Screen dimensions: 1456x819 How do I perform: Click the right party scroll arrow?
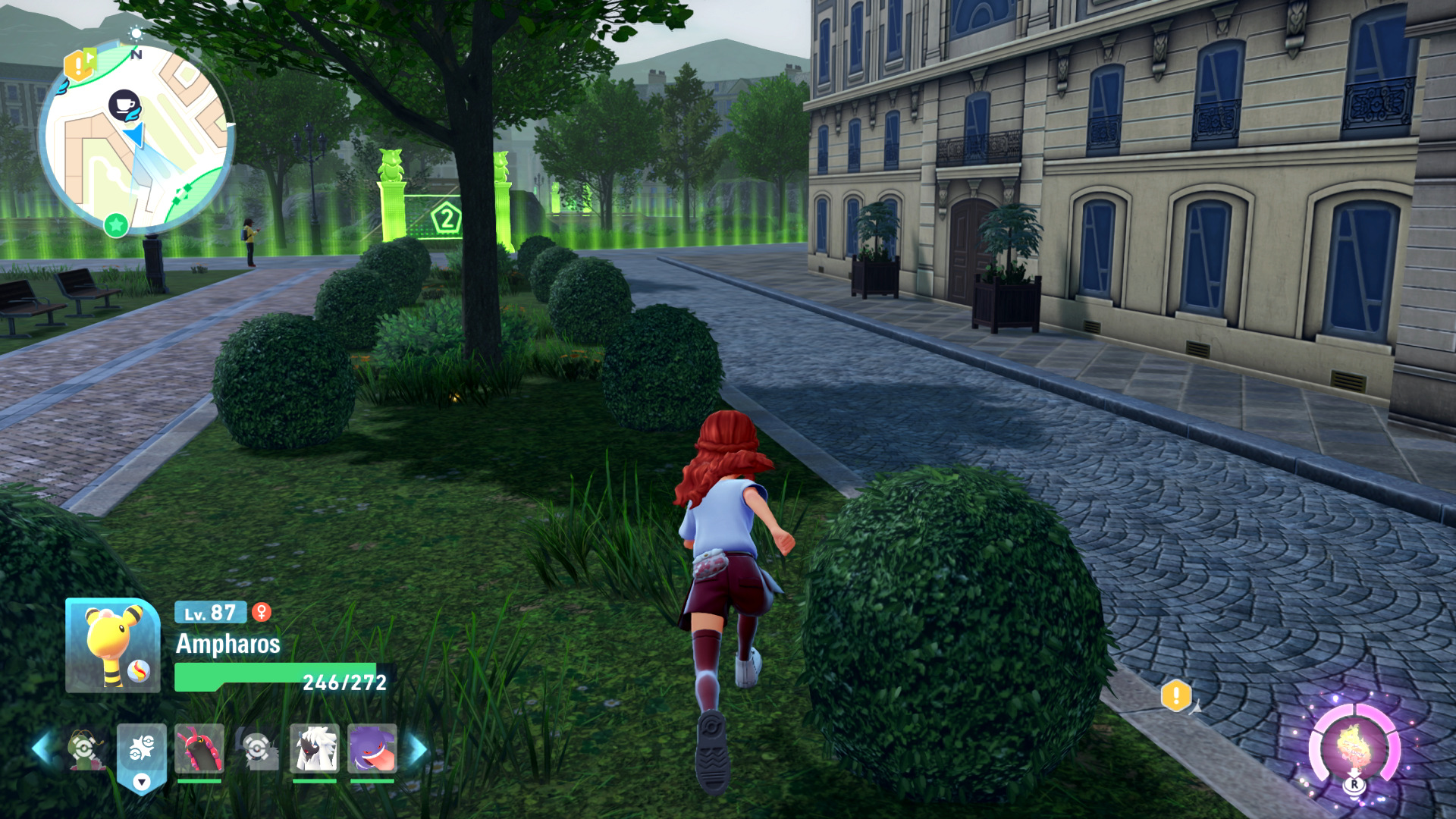pos(418,748)
